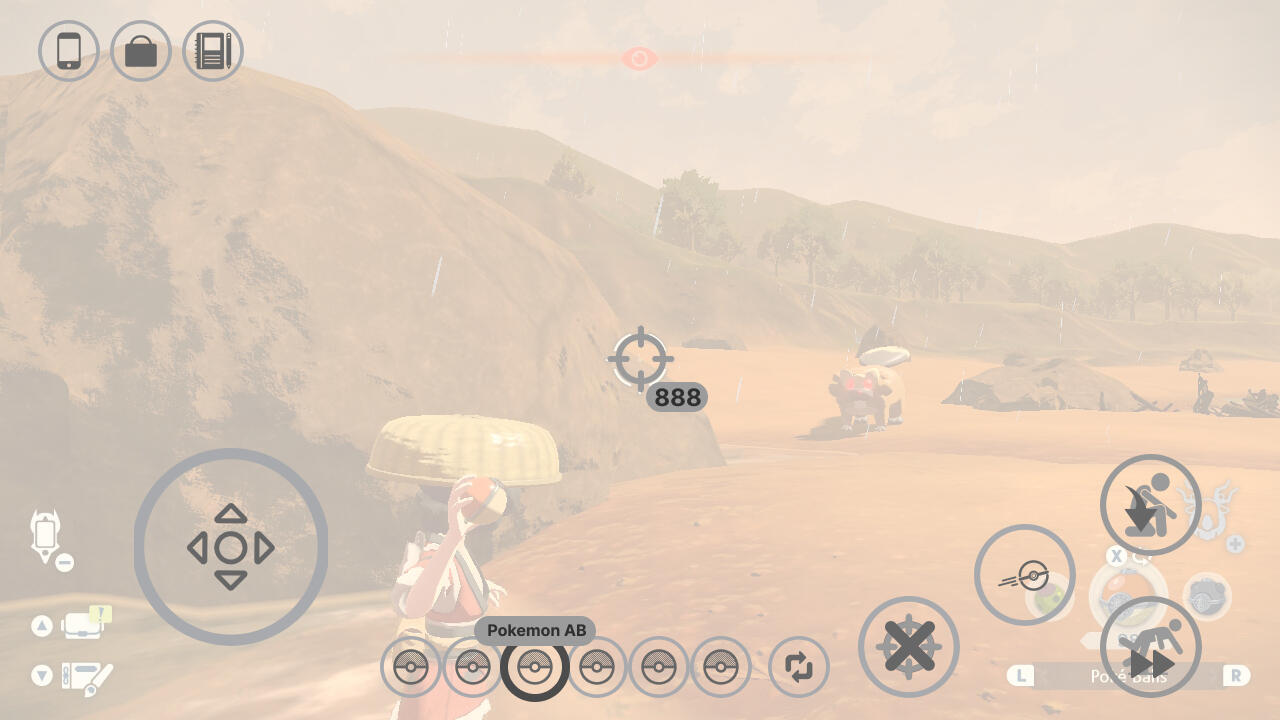1280x720 pixels.
Task: Activate the crouch button with down arrow
Action: [1150, 504]
